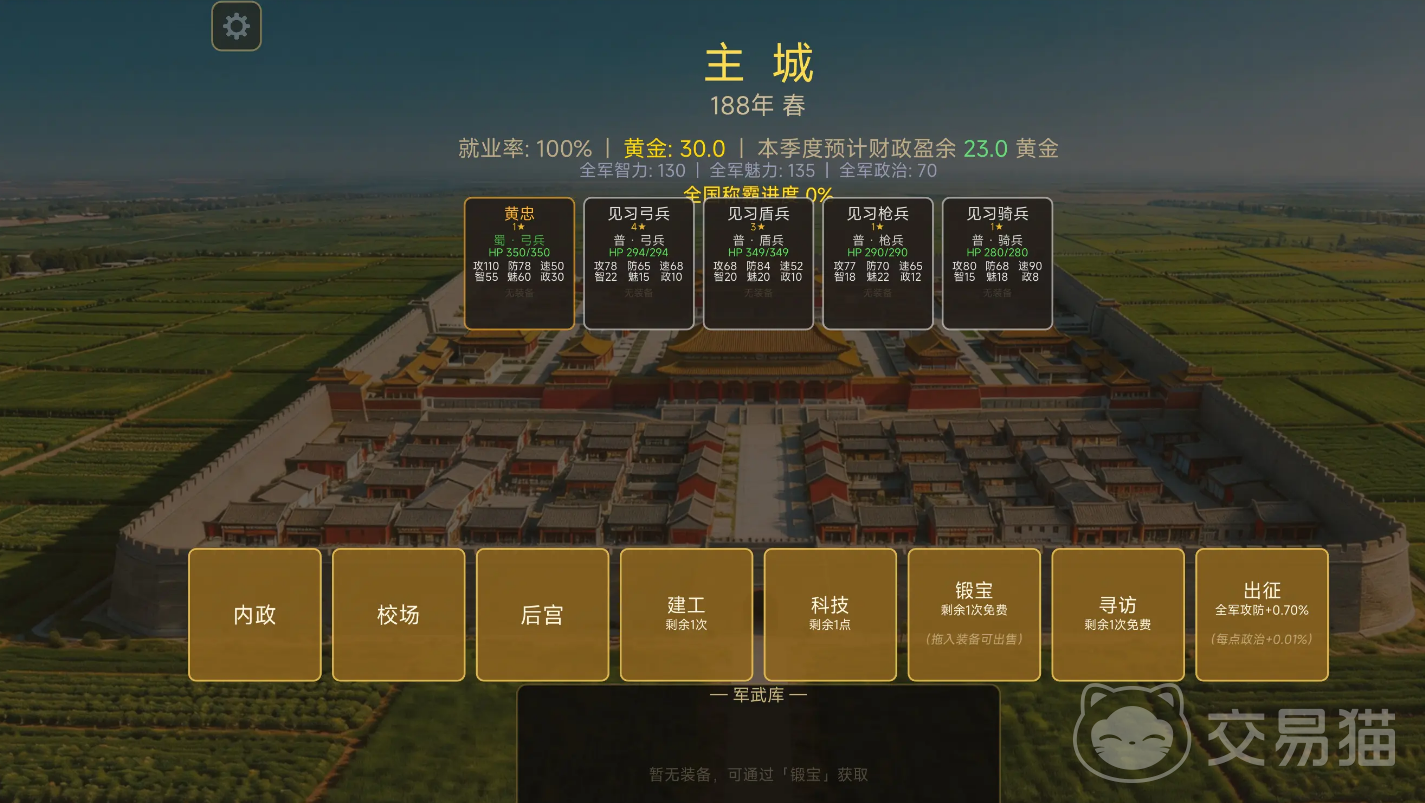Screen dimensions: 1425x803
Task: Launch an expedition with 出征
Action: (x=1261, y=614)
